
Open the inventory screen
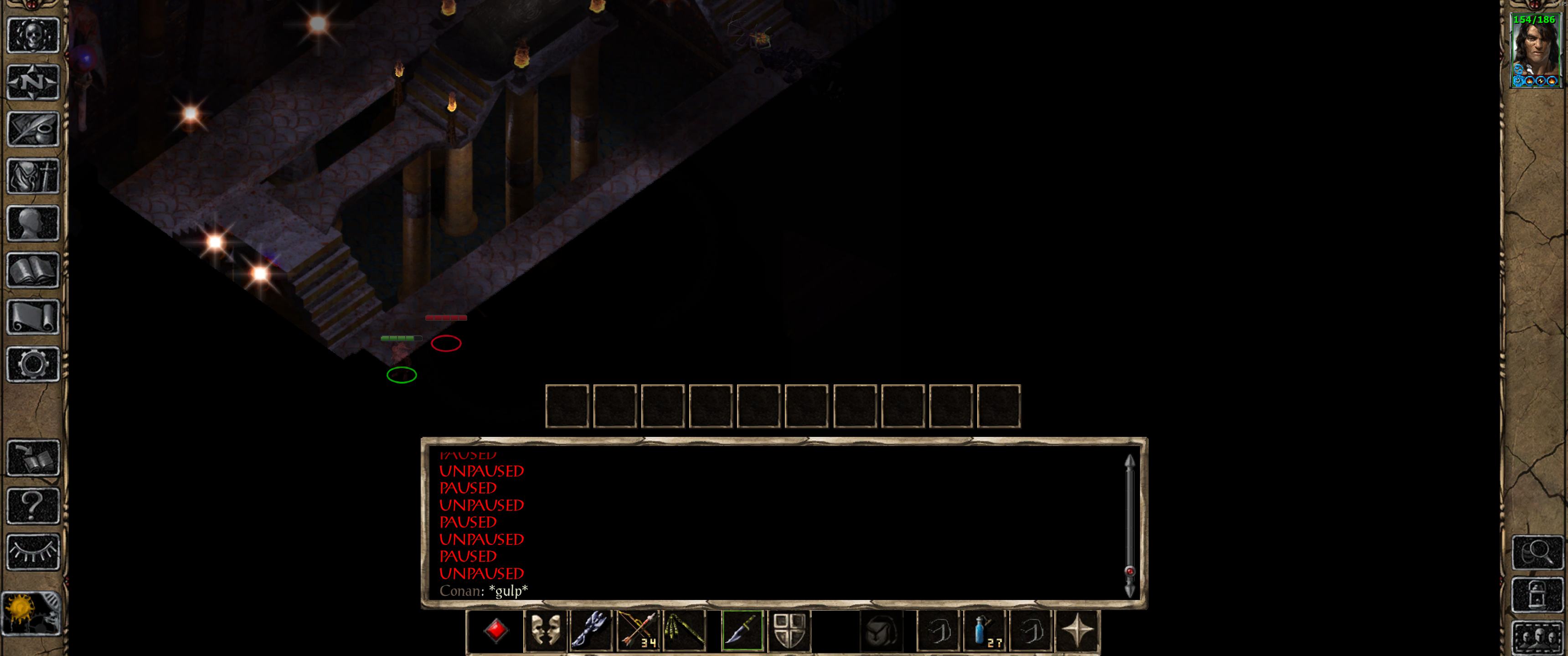[x=33, y=176]
